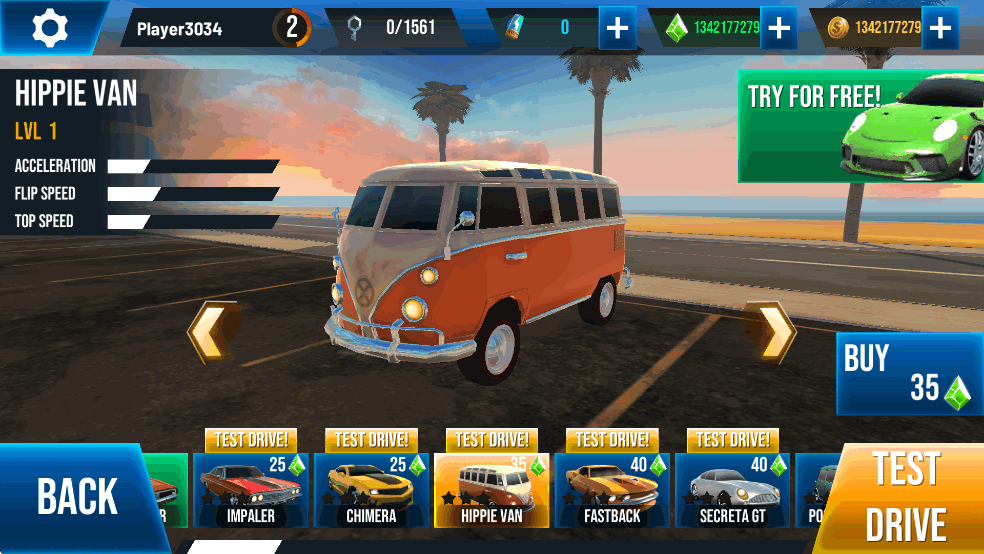
Task: Go back using the Back button
Action: 75,496
